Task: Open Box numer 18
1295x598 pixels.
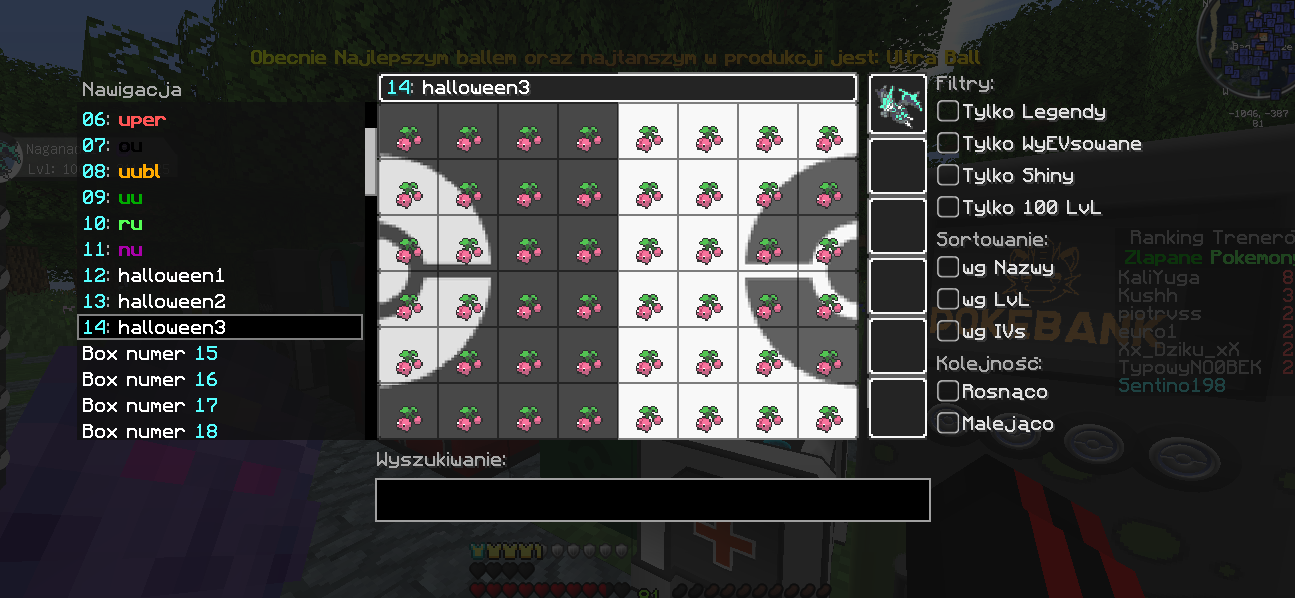Action: coord(149,431)
